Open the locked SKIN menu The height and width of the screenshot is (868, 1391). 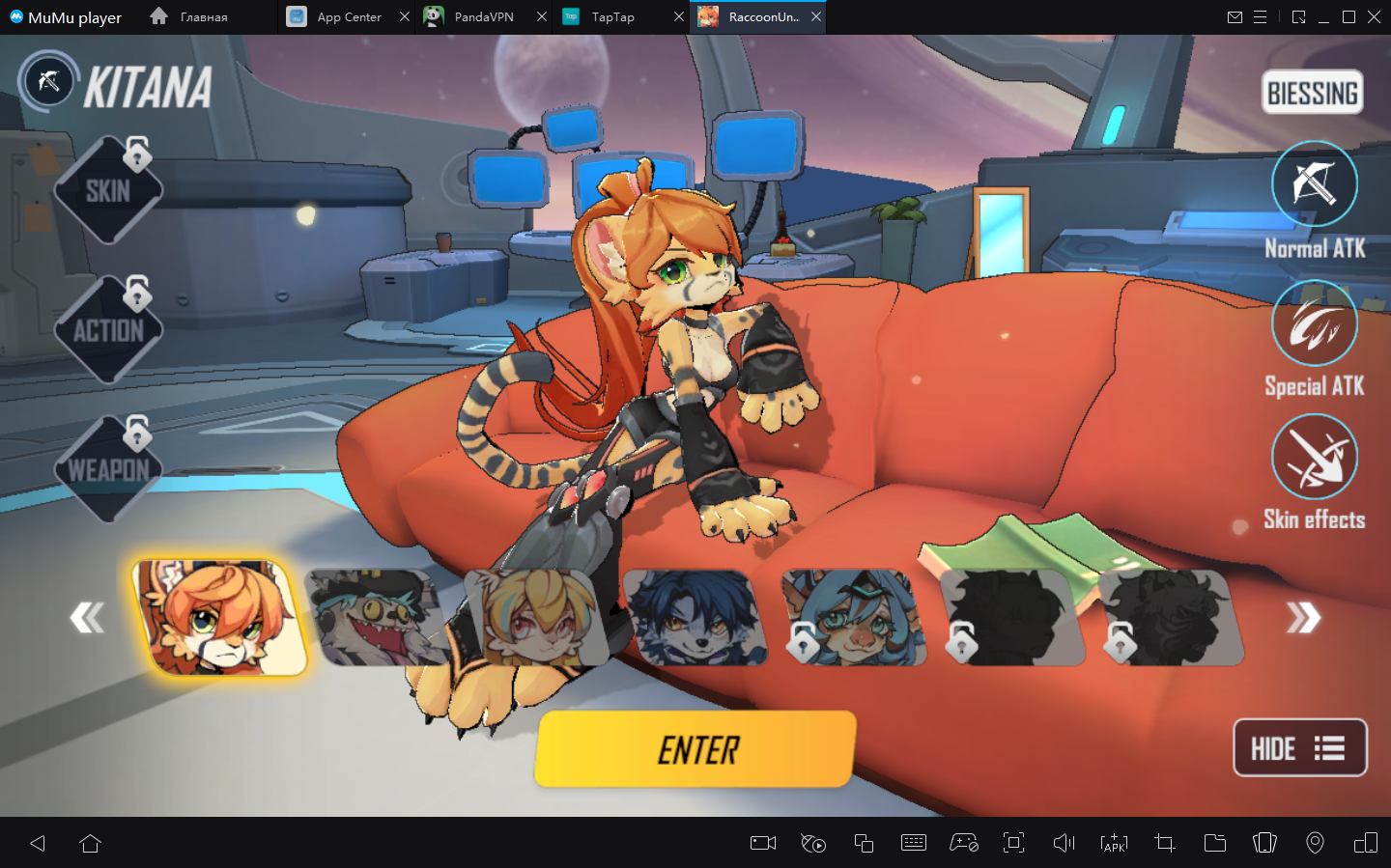[107, 191]
